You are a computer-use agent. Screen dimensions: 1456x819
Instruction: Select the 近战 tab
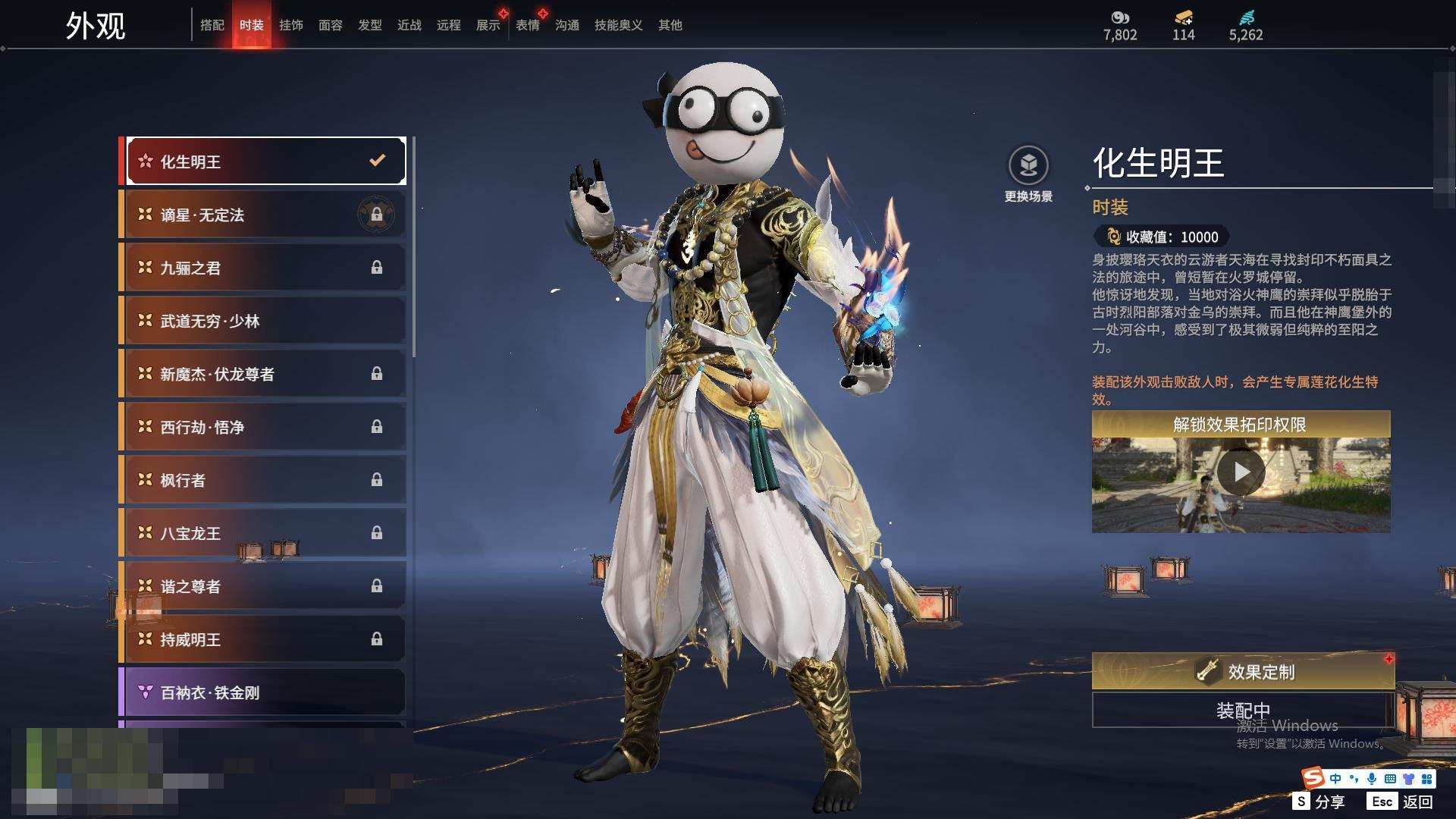click(x=409, y=25)
